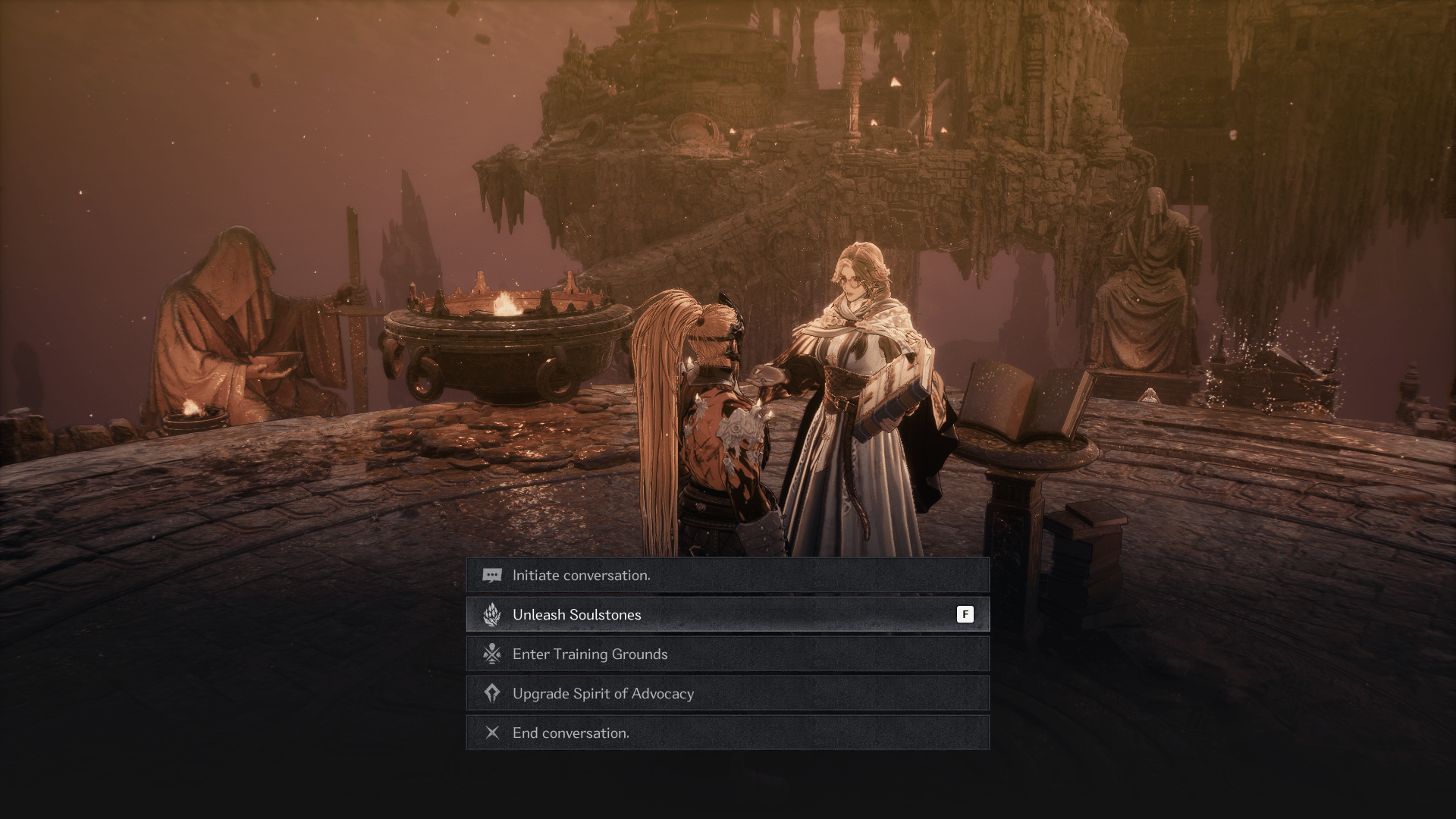Screen dimensions: 1456x819
Task: Choose the Initiate conversation option
Action: (726, 576)
